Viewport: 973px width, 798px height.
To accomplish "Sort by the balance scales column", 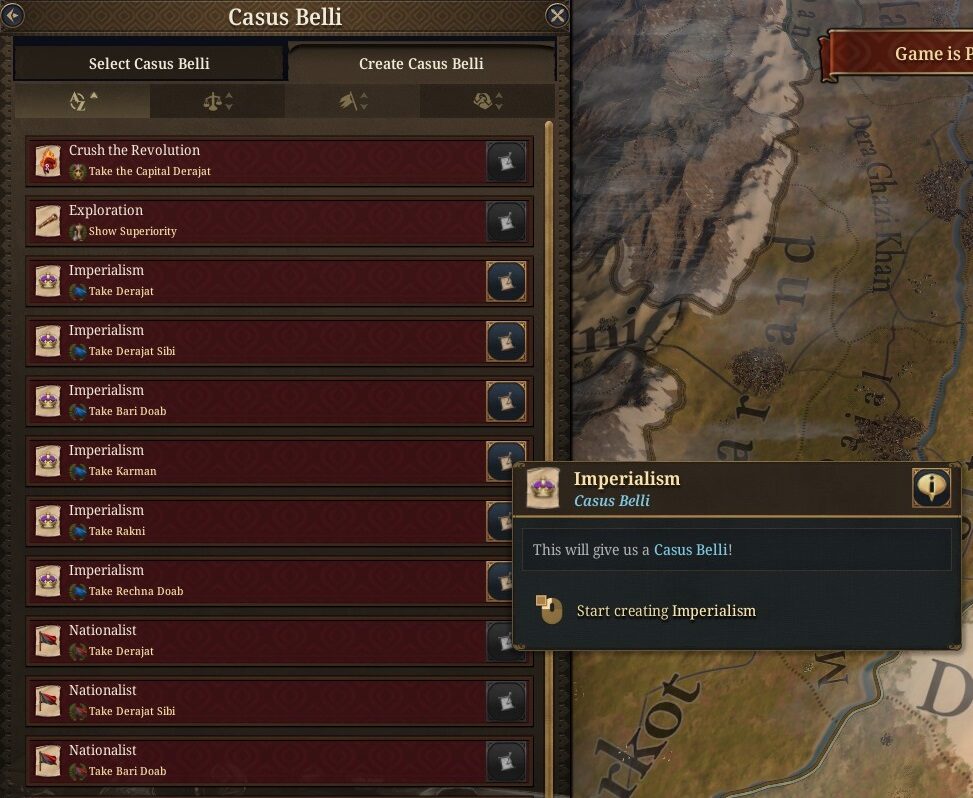I will (218, 101).
